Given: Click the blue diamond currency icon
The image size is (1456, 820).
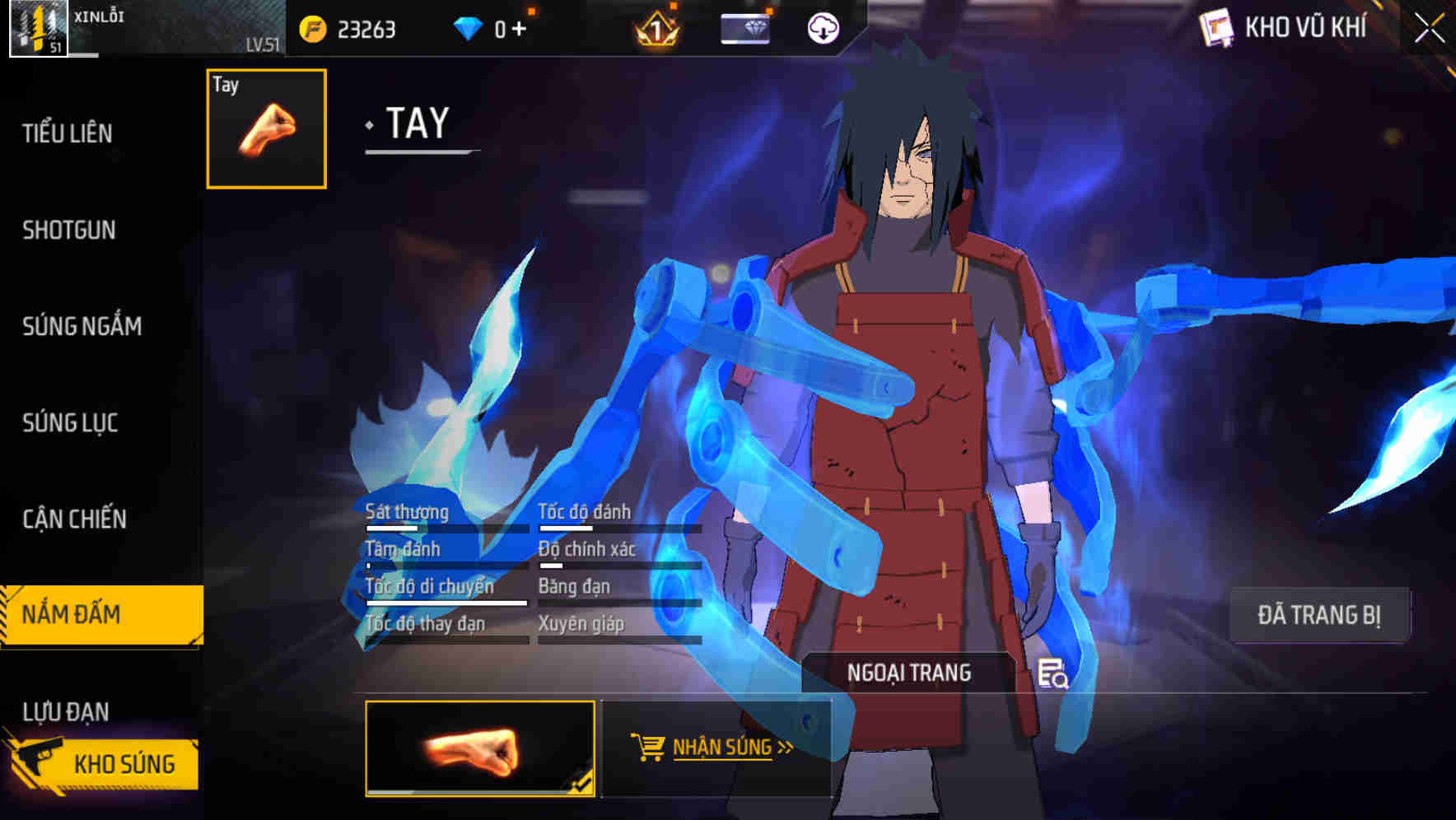Looking at the screenshot, I should (469, 26).
